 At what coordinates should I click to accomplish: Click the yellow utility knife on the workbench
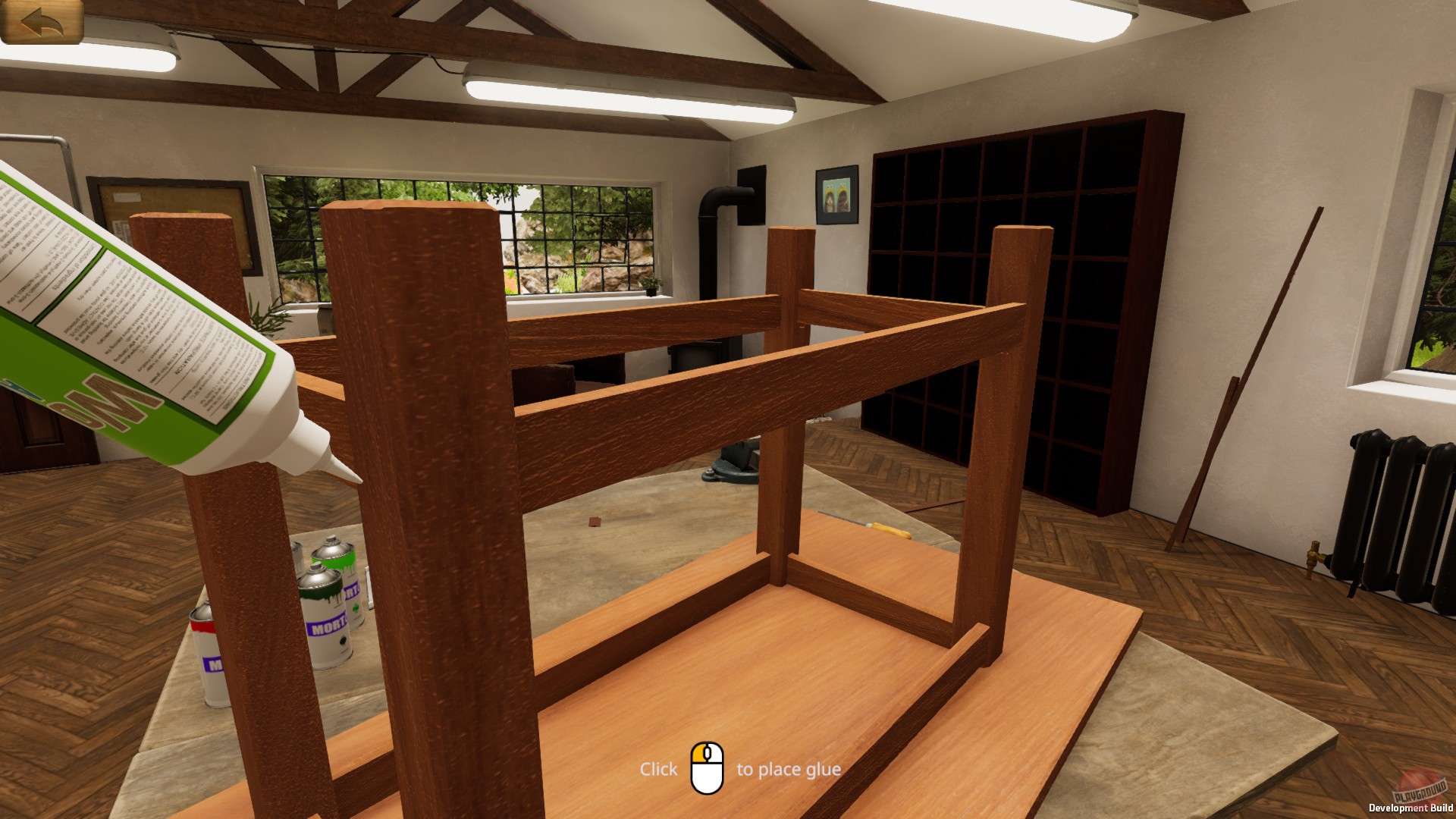(891, 529)
